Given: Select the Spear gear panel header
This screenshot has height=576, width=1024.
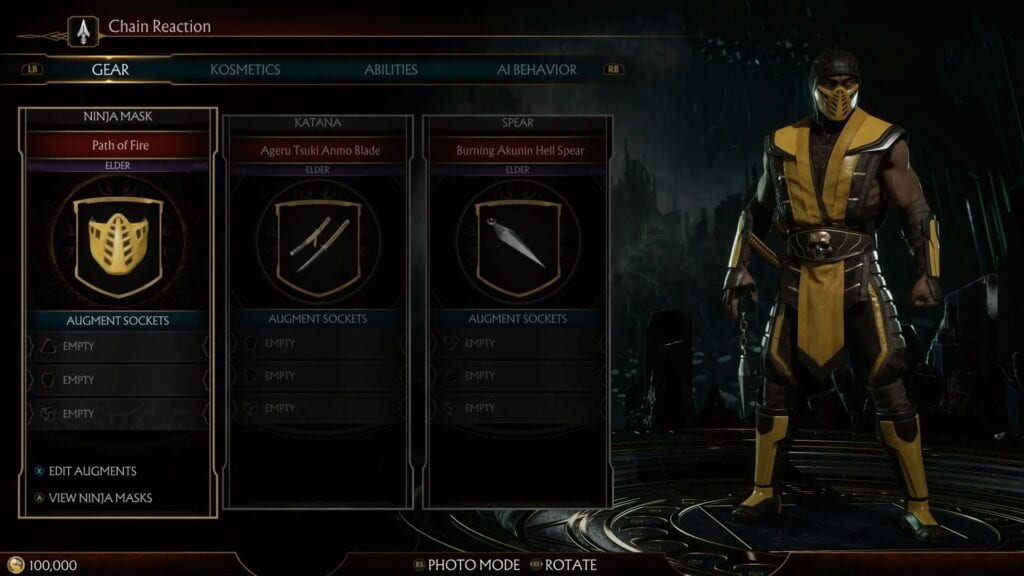Looking at the screenshot, I should click(x=517, y=123).
